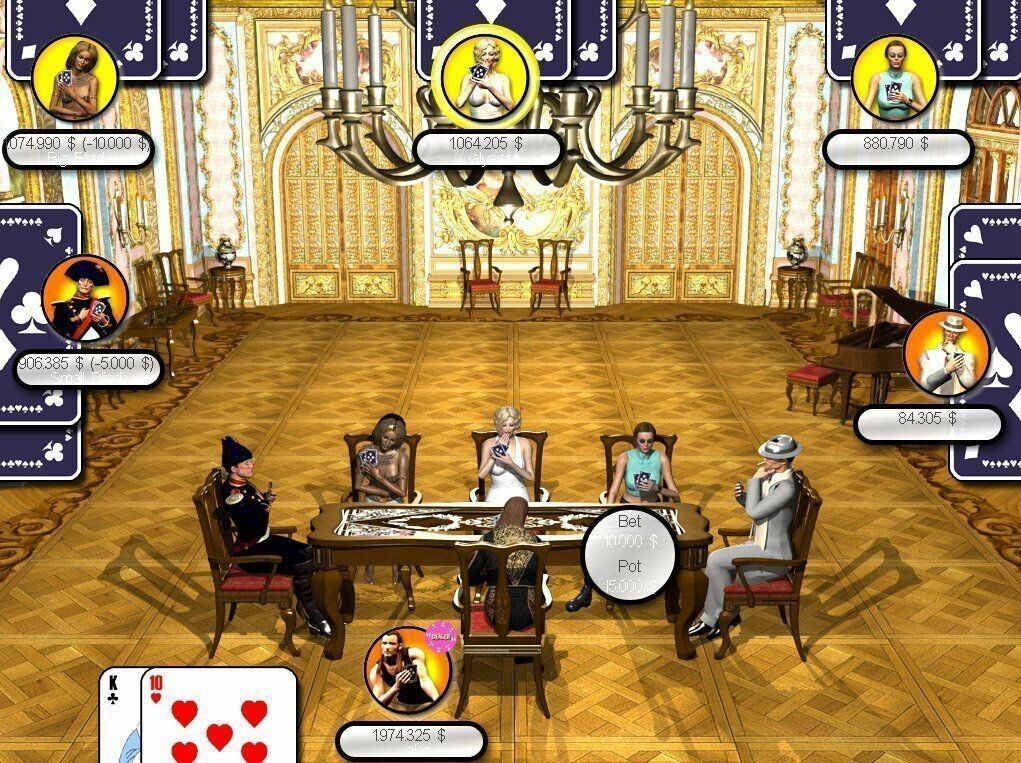1021x763 pixels.
Task: Click the Napoleon player portrait
Action: click(x=85, y=299)
